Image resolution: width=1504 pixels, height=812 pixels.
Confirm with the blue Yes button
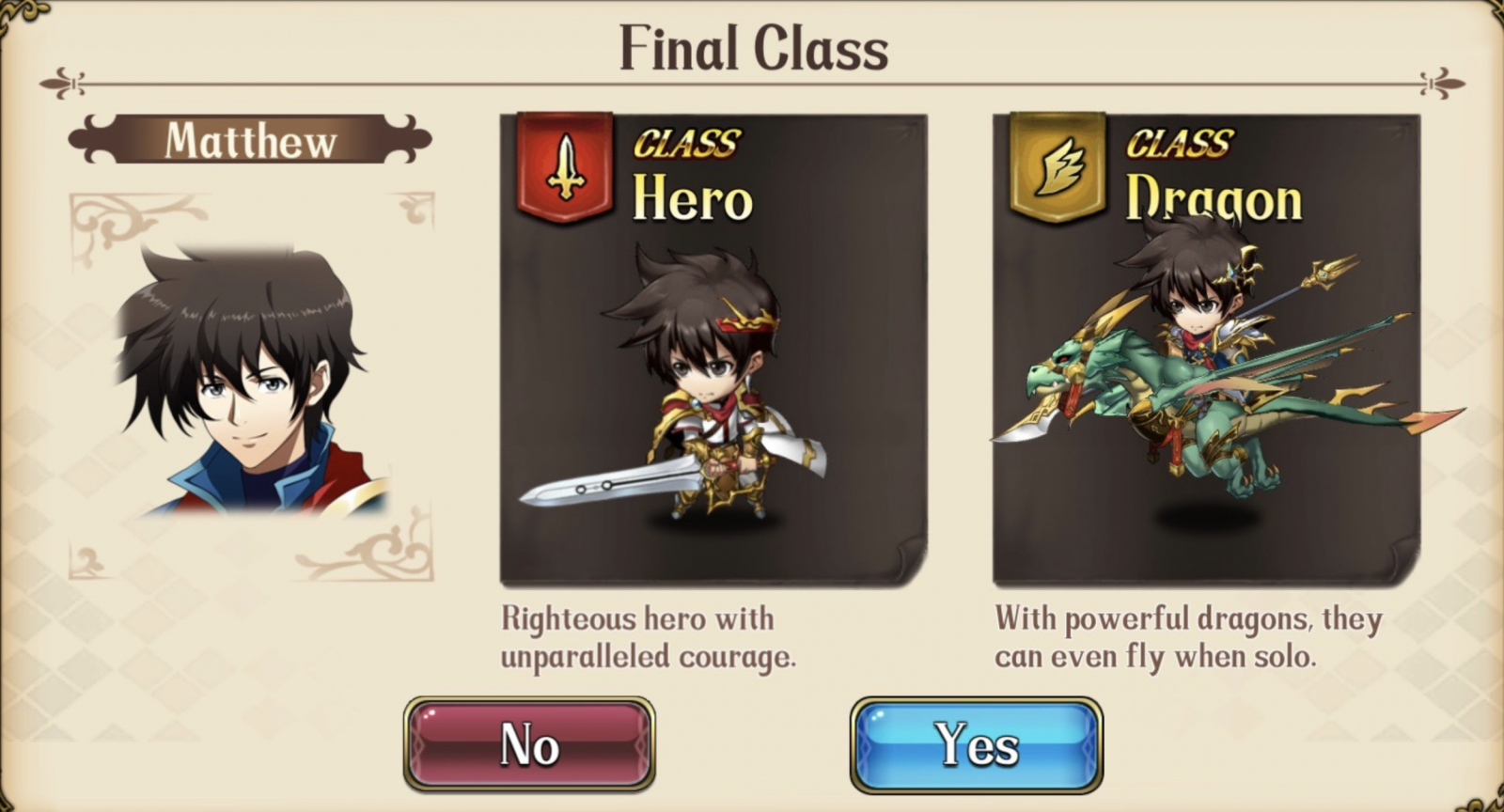[x=976, y=745]
